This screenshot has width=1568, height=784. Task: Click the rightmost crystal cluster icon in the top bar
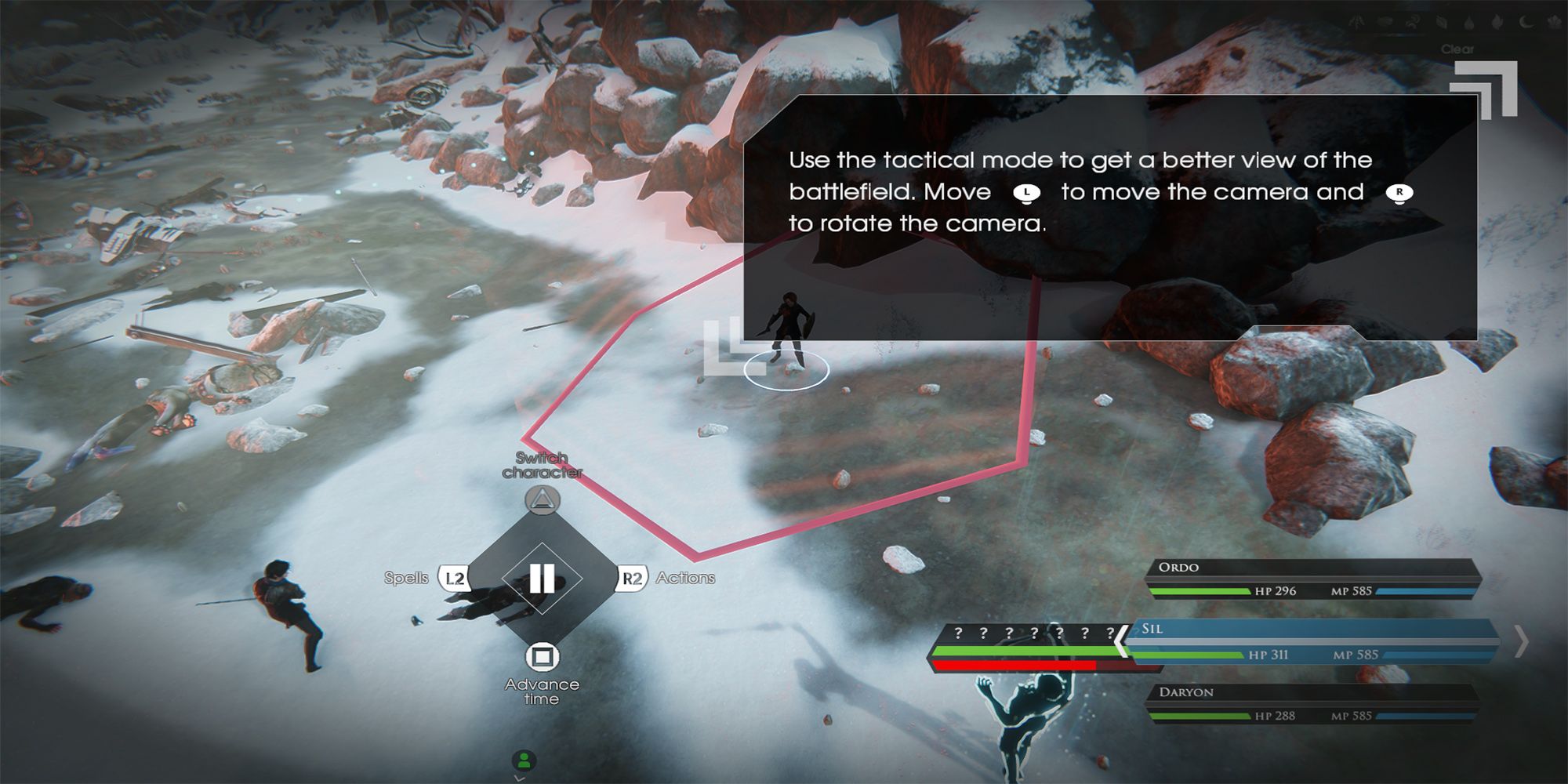point(1555,22)
